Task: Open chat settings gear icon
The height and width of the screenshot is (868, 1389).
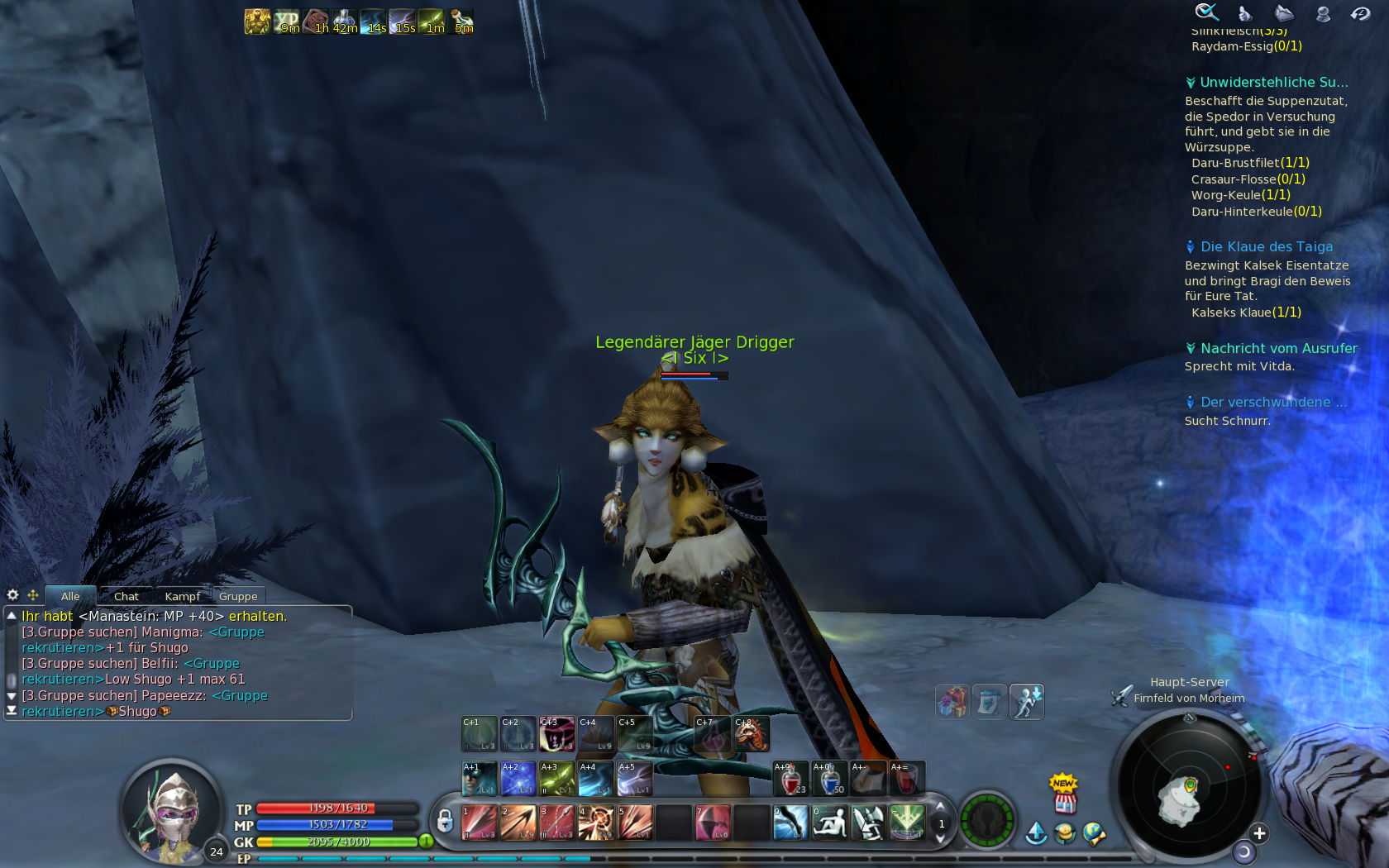Action: [x=12, y=595]
